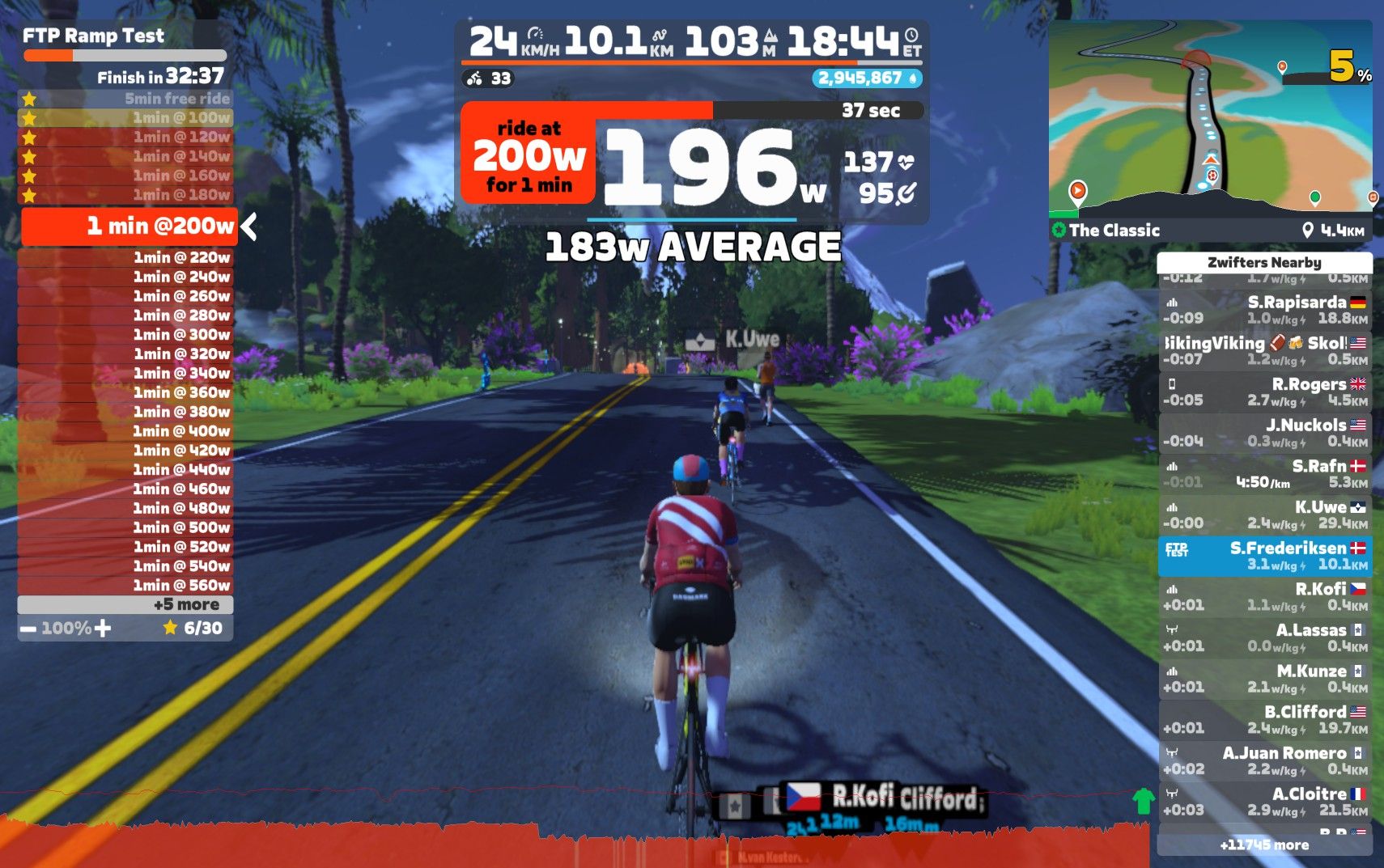The height and width of the screenshot is (868, 1384).
Task: Choose A.Cloitre rider row
Action: (1264, 802)
